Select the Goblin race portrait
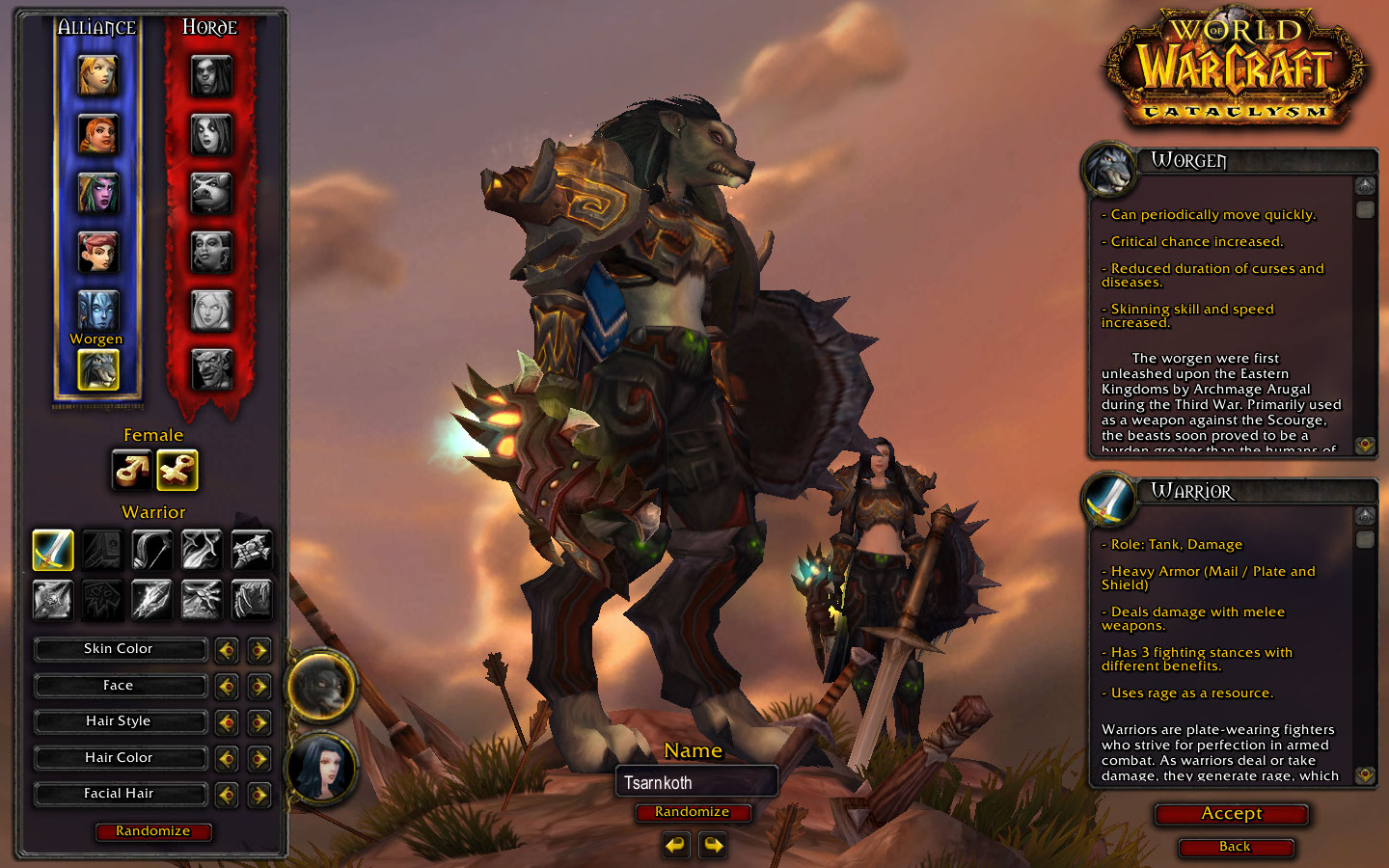 [x=211, y=369]
